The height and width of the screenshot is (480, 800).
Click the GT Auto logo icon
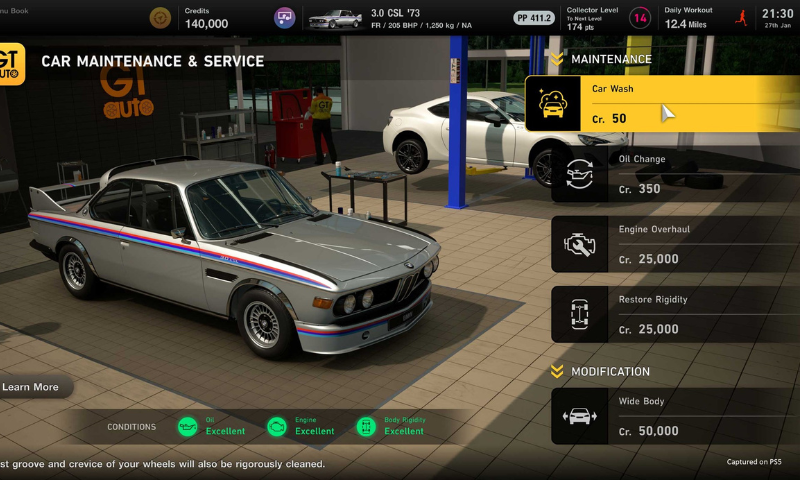(10, 64)
